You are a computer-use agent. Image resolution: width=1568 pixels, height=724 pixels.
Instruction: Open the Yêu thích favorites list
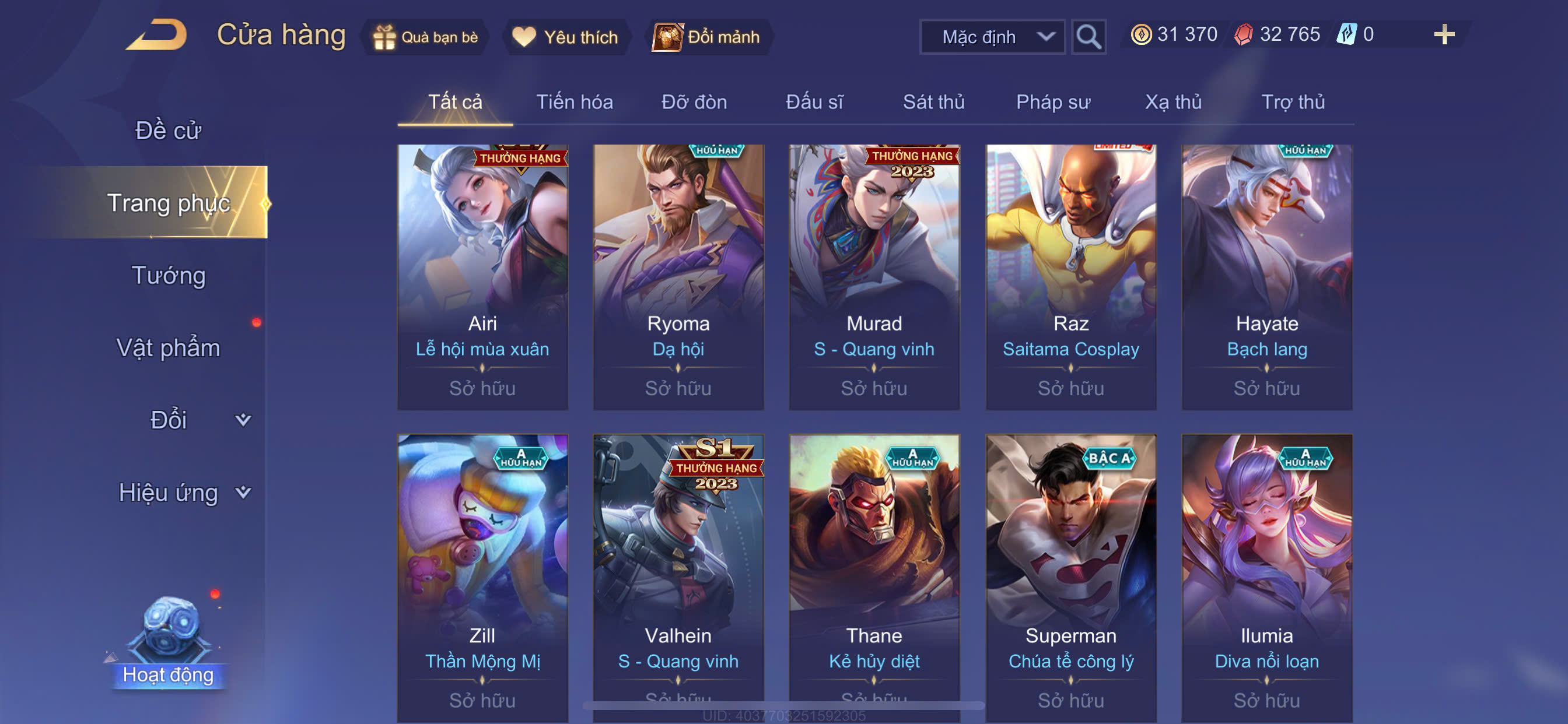pos(565,37)
